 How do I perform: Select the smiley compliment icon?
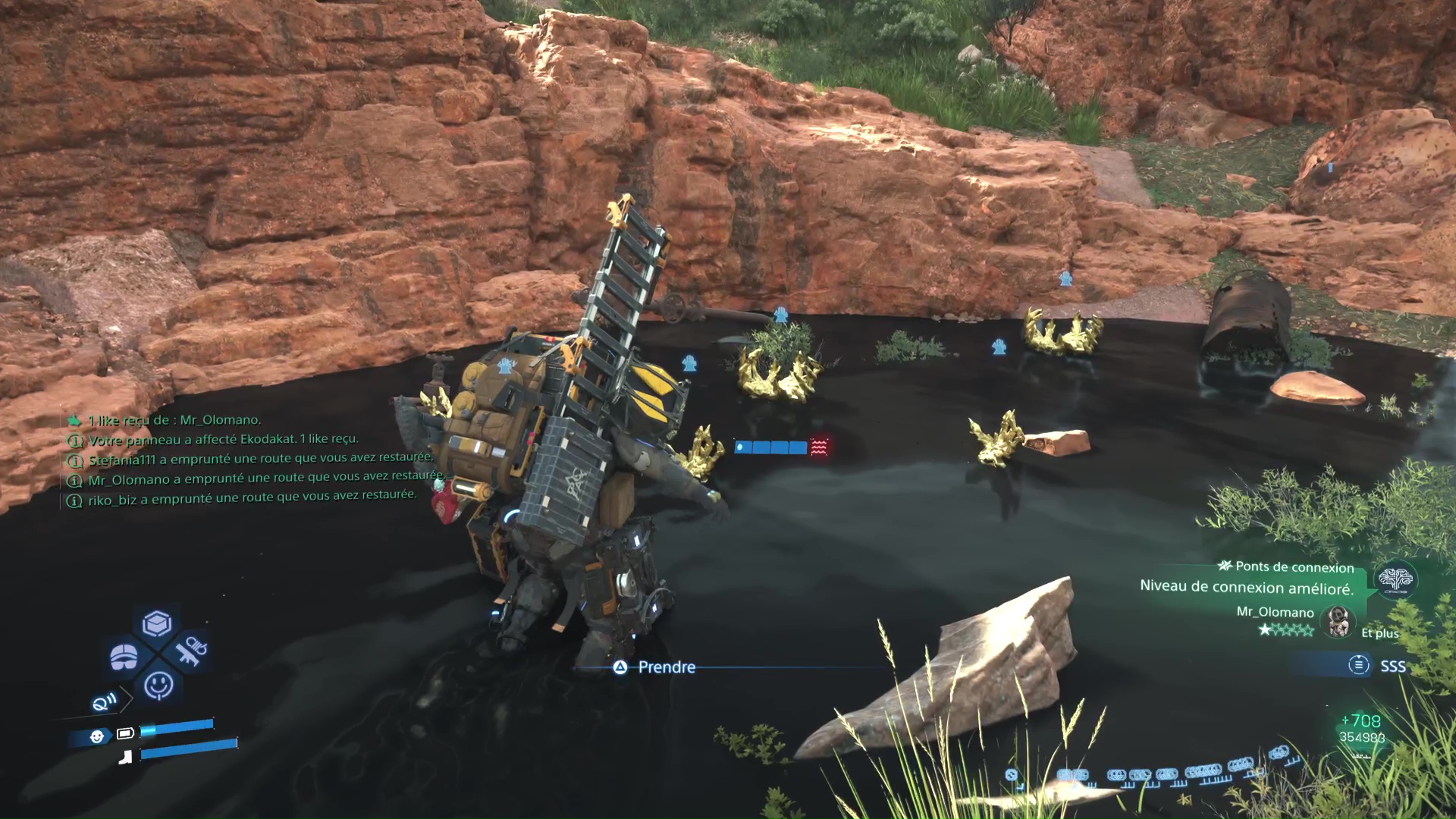pos(159,685)
